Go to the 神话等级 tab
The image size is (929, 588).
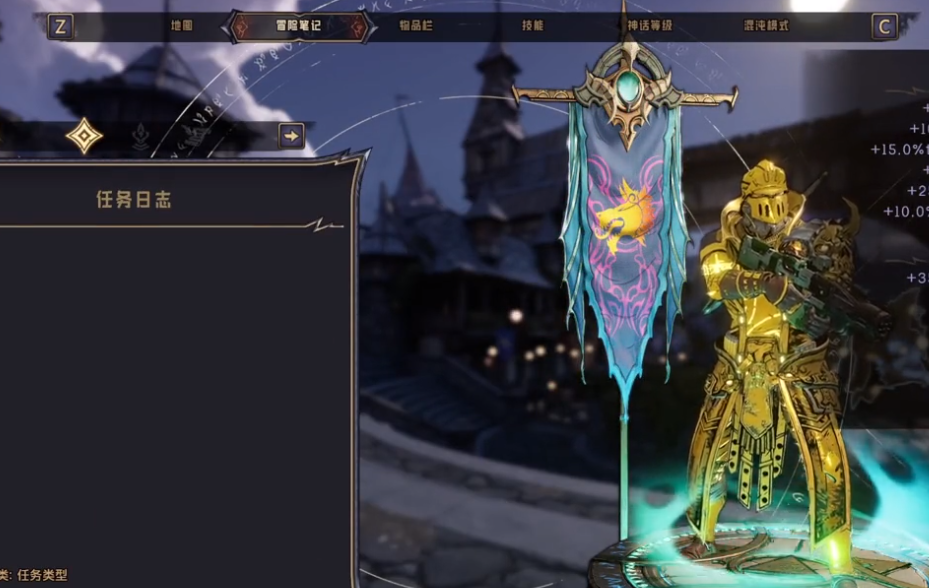[x=651, y=25]
